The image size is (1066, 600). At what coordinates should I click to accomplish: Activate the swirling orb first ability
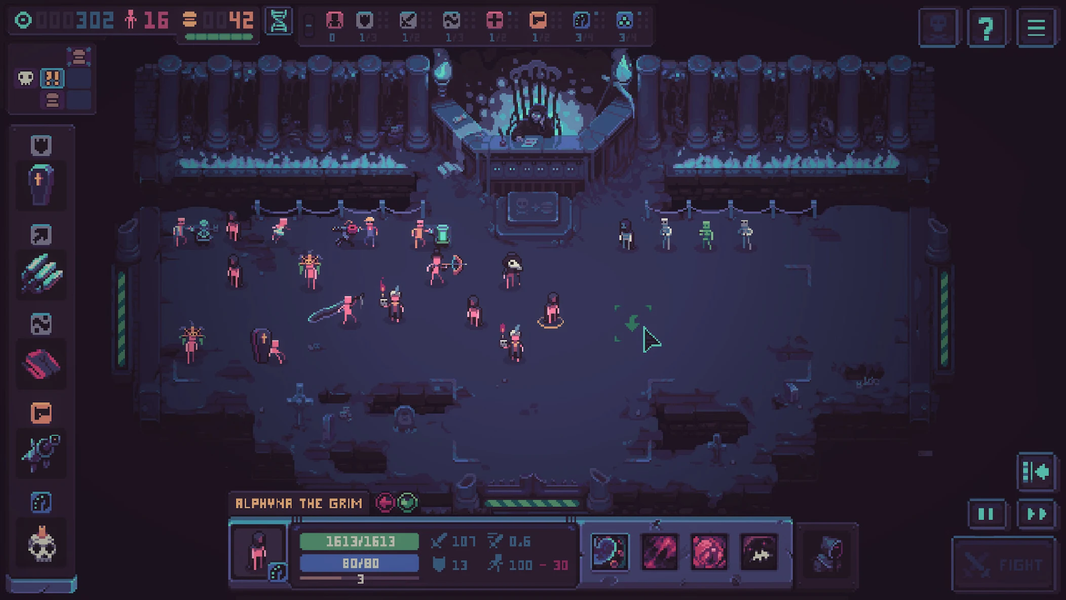[x=610, y=551]
